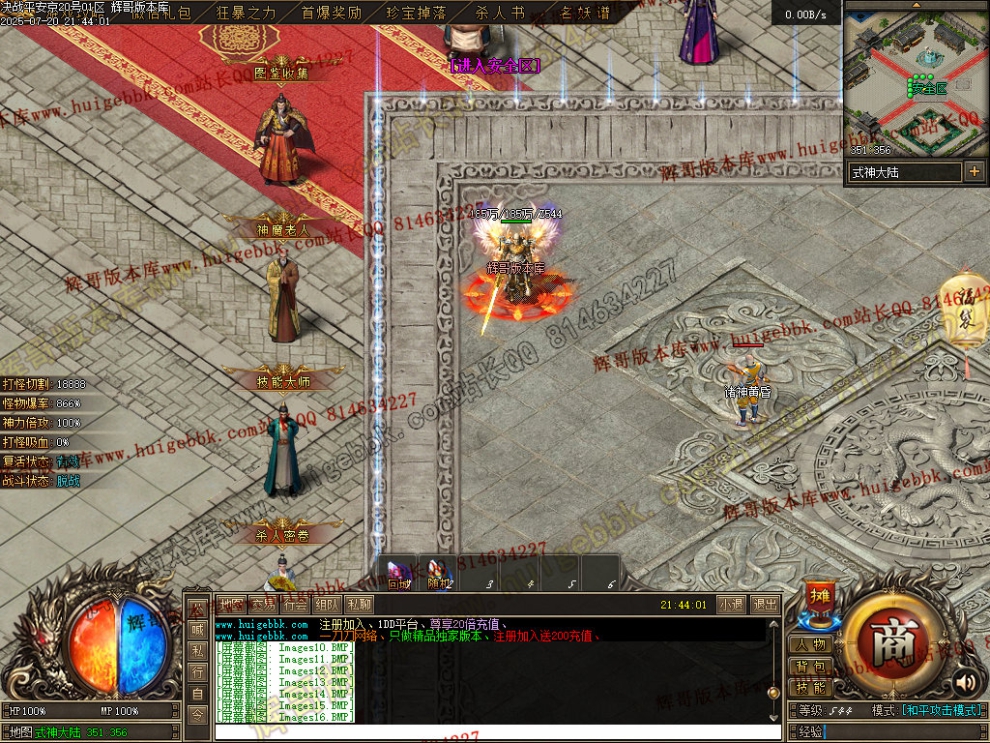Image resolution: width=990 pixels, height=743 pixels.
Task: Switch to the 地图 chat tab
Action: coord(232,604)
